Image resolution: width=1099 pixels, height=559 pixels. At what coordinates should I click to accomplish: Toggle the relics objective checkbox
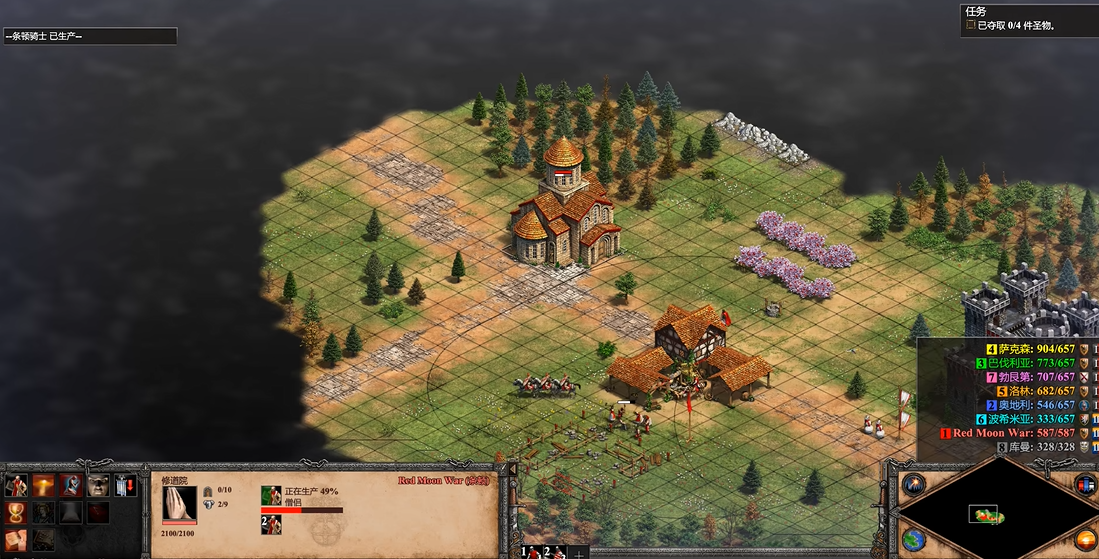[970, 25]
